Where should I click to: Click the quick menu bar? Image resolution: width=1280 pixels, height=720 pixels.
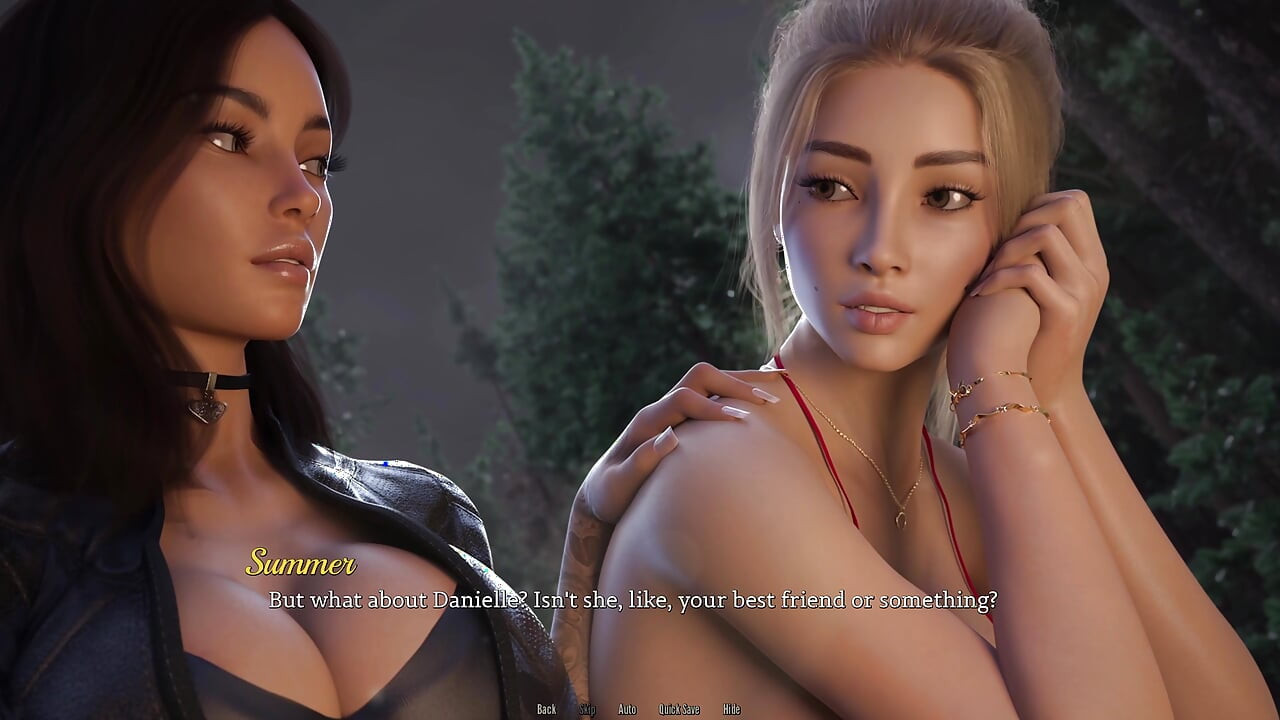[640, 708]
